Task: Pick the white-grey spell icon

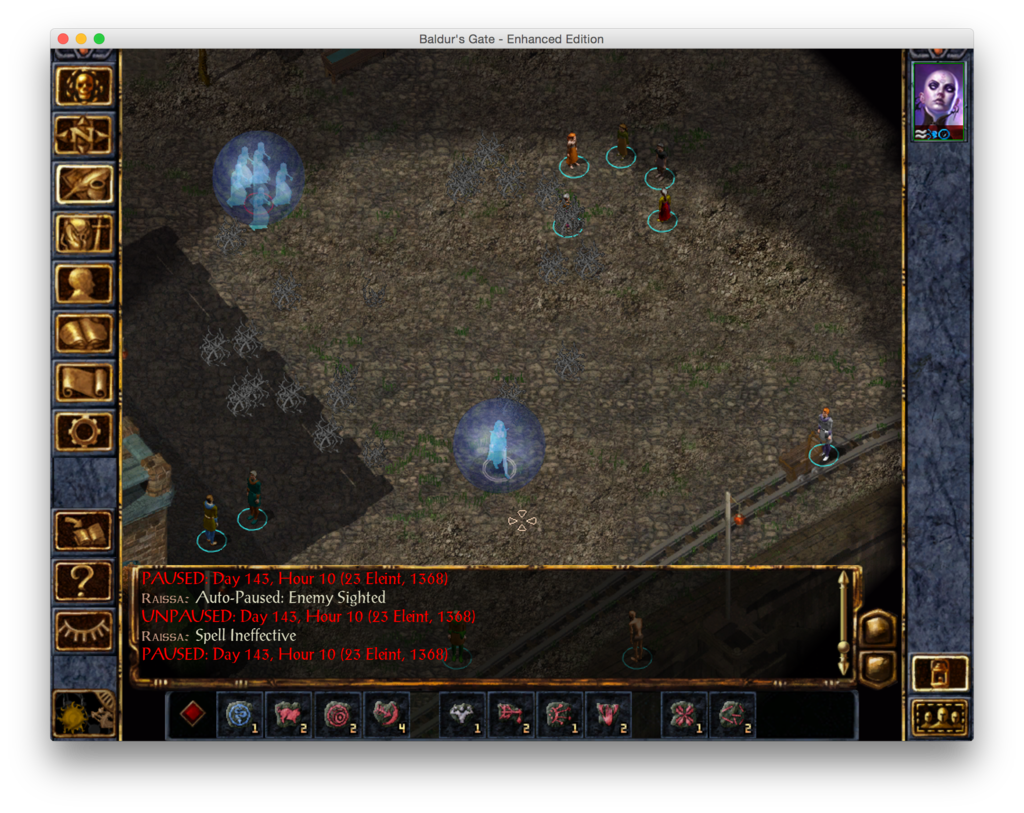Action: tap(462, 715)
